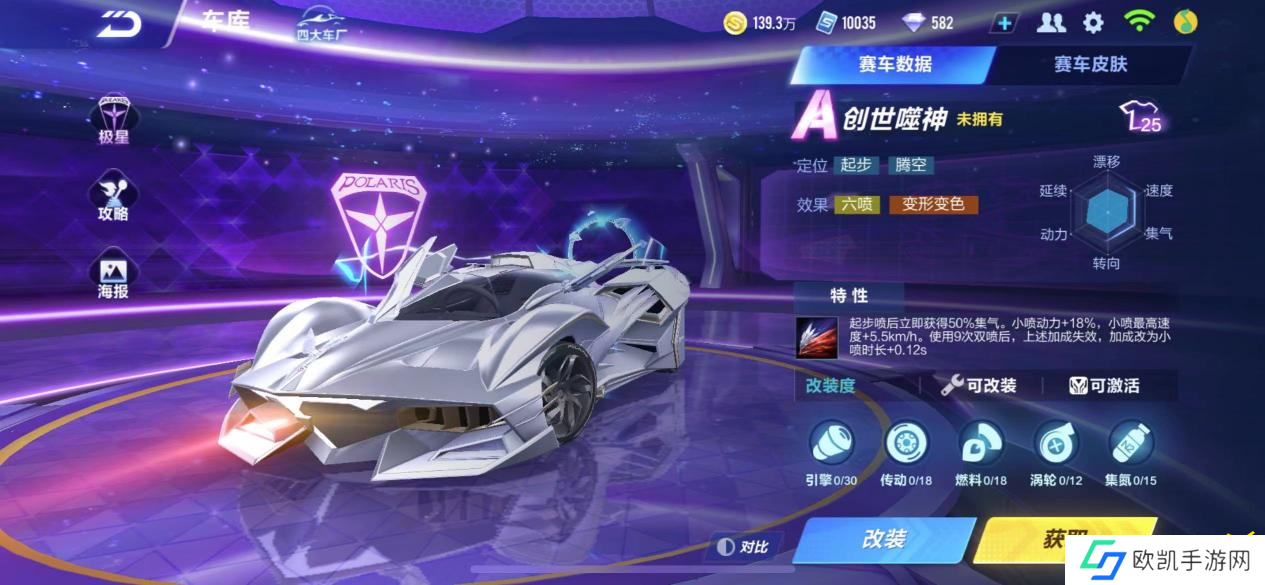Open the L25 jersey badge
This screenshot has width=1265, height=585.
tap(1142, 119)
